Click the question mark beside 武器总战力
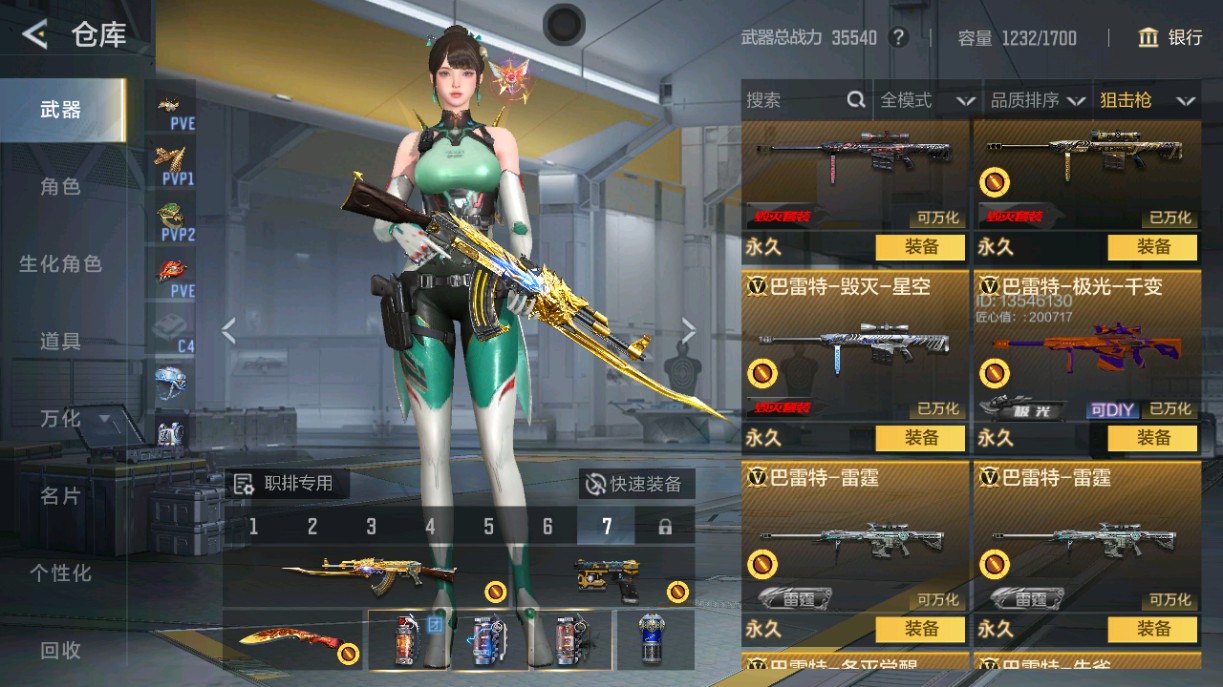Screen dimensions: 1223x687 coord(899,38)
